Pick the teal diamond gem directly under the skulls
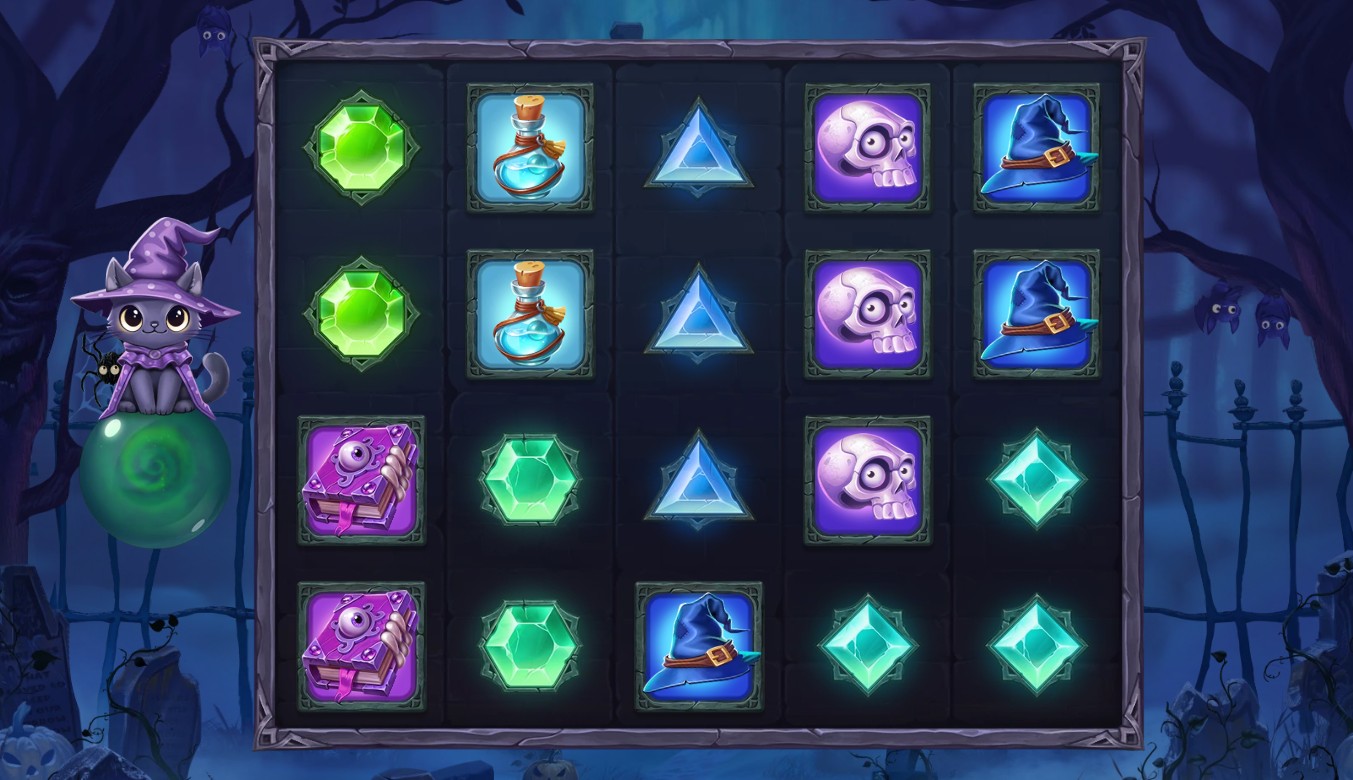 click(x=867, y=646)
